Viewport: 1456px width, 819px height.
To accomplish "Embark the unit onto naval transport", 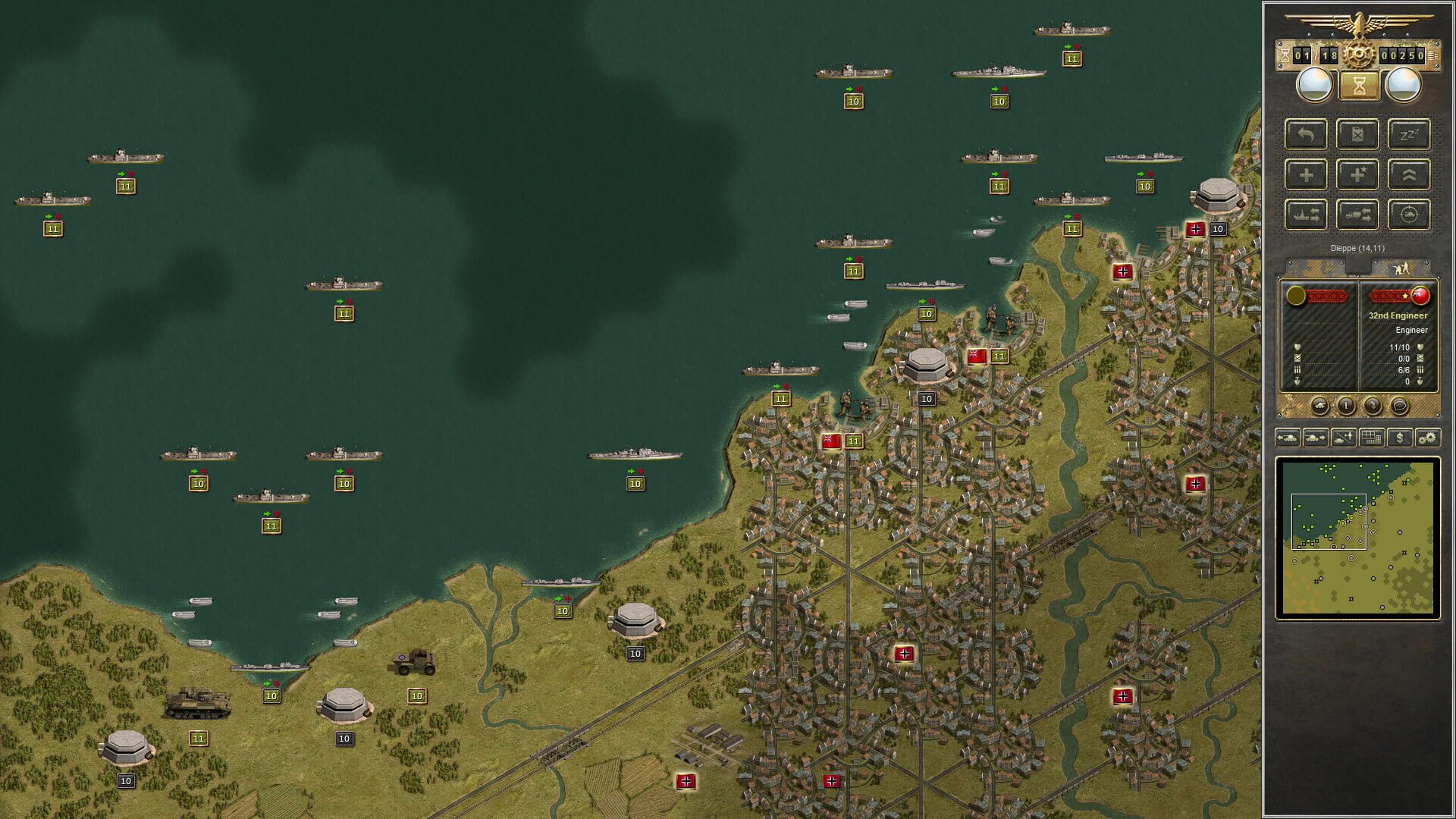I will coord(1305,215).
